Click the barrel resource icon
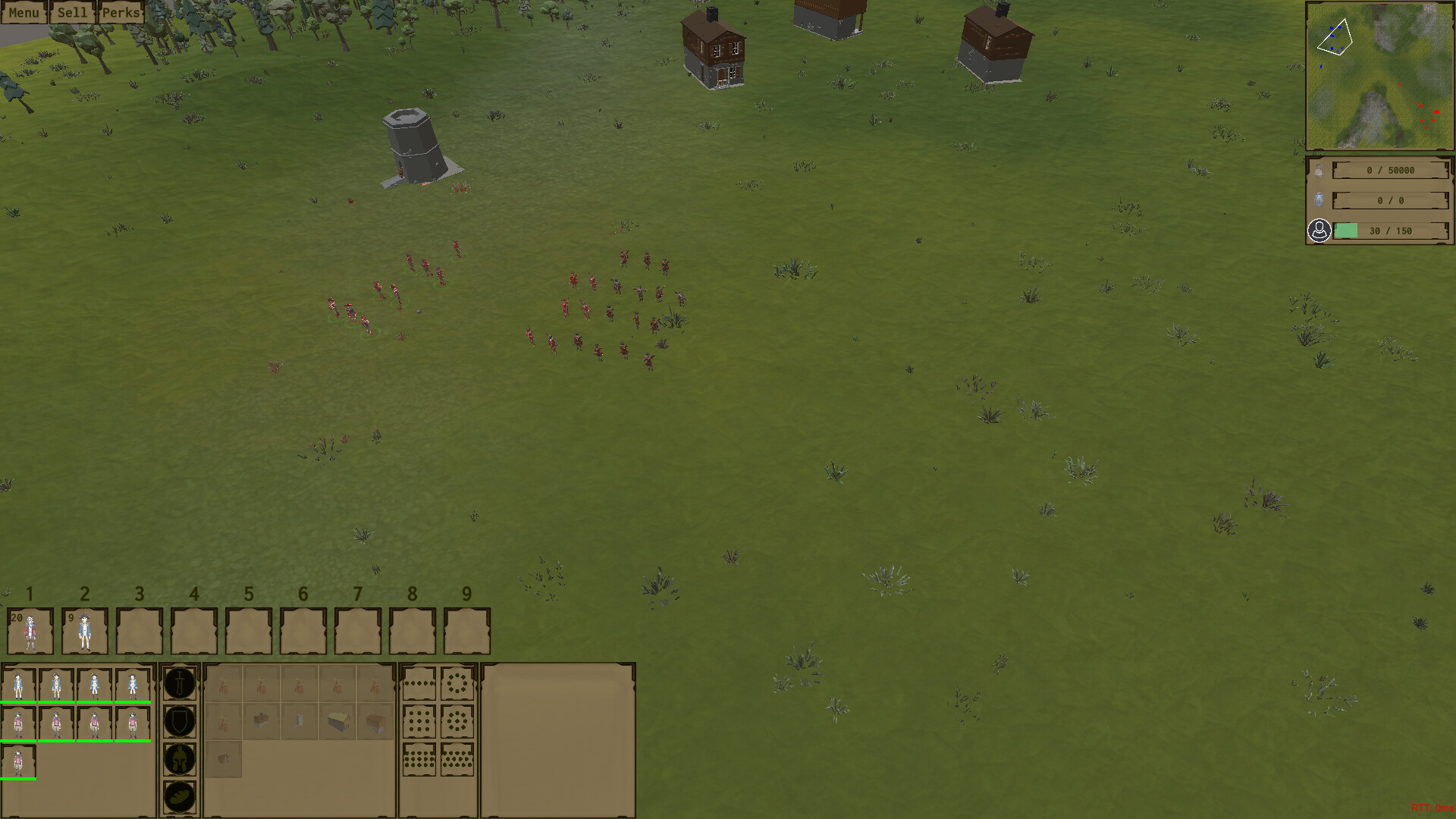1456x819 pixels. 1320,200
